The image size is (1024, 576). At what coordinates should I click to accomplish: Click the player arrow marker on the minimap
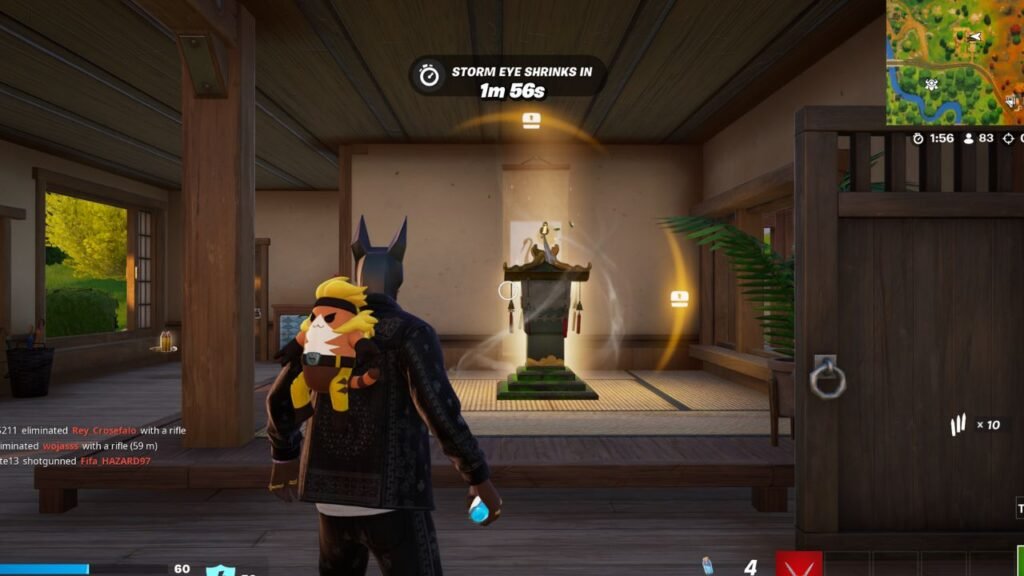[x=975, y=37]
